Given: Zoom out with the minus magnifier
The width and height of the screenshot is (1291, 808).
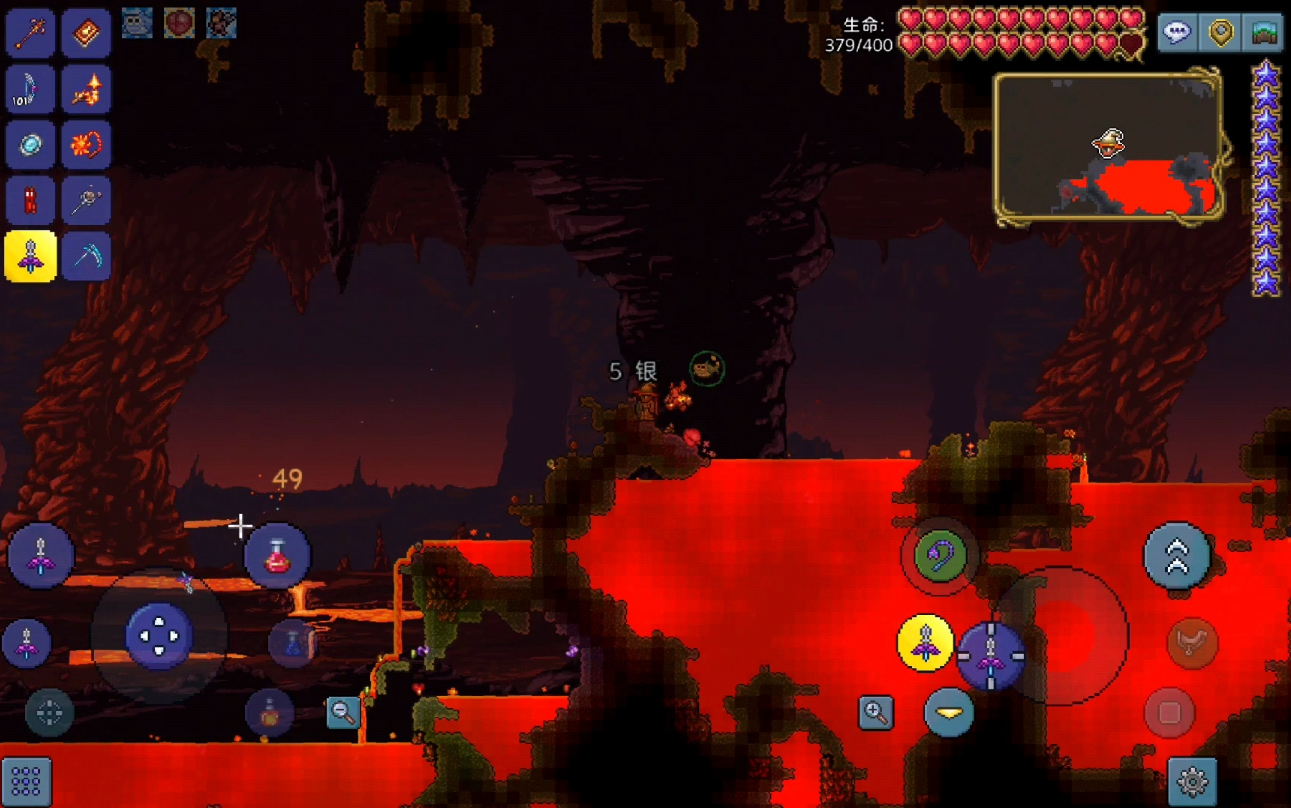Looking at the screenshot, I should pos(343,713).
